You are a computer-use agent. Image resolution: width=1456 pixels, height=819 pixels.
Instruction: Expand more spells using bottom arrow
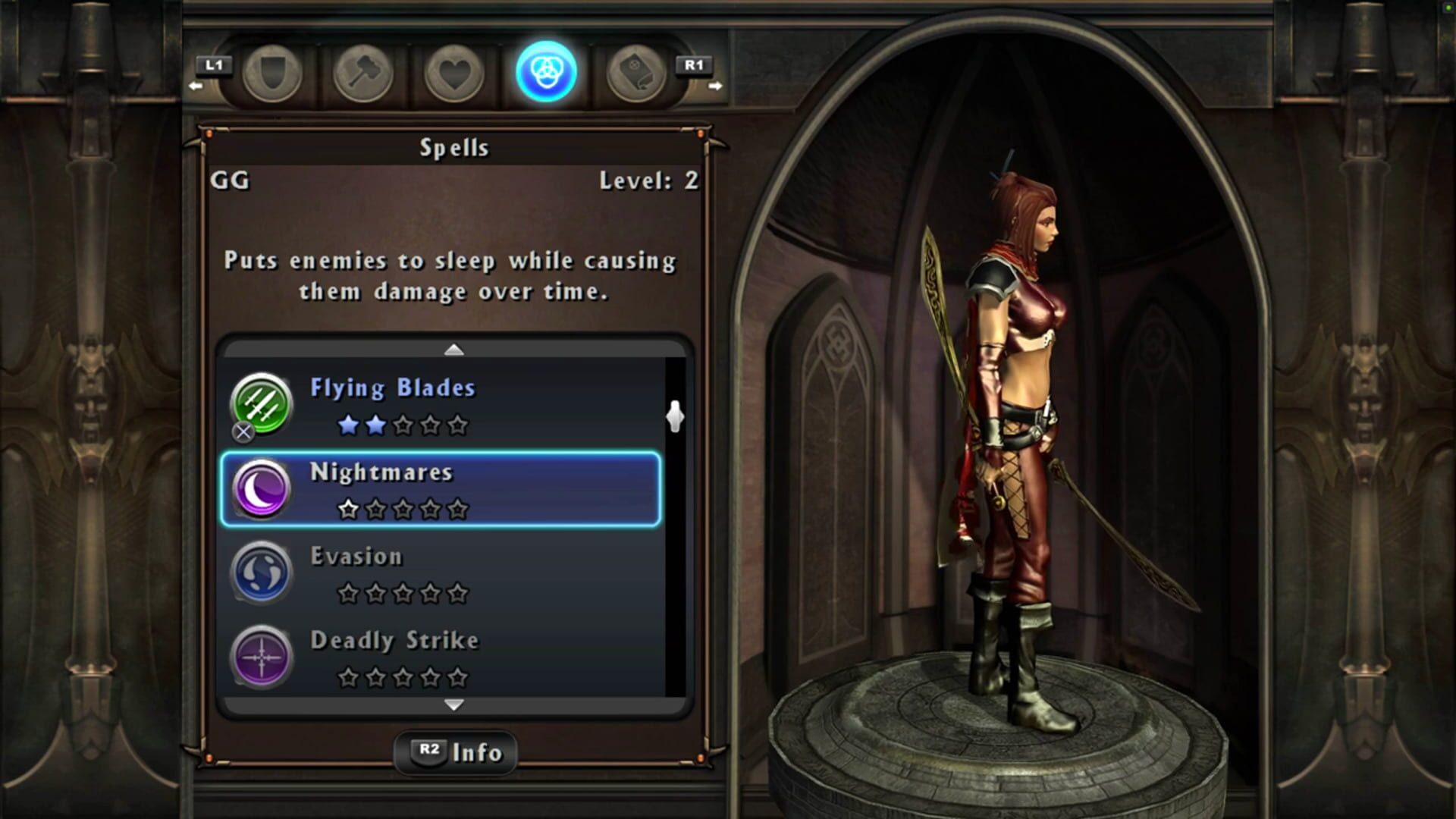(454, 705)
